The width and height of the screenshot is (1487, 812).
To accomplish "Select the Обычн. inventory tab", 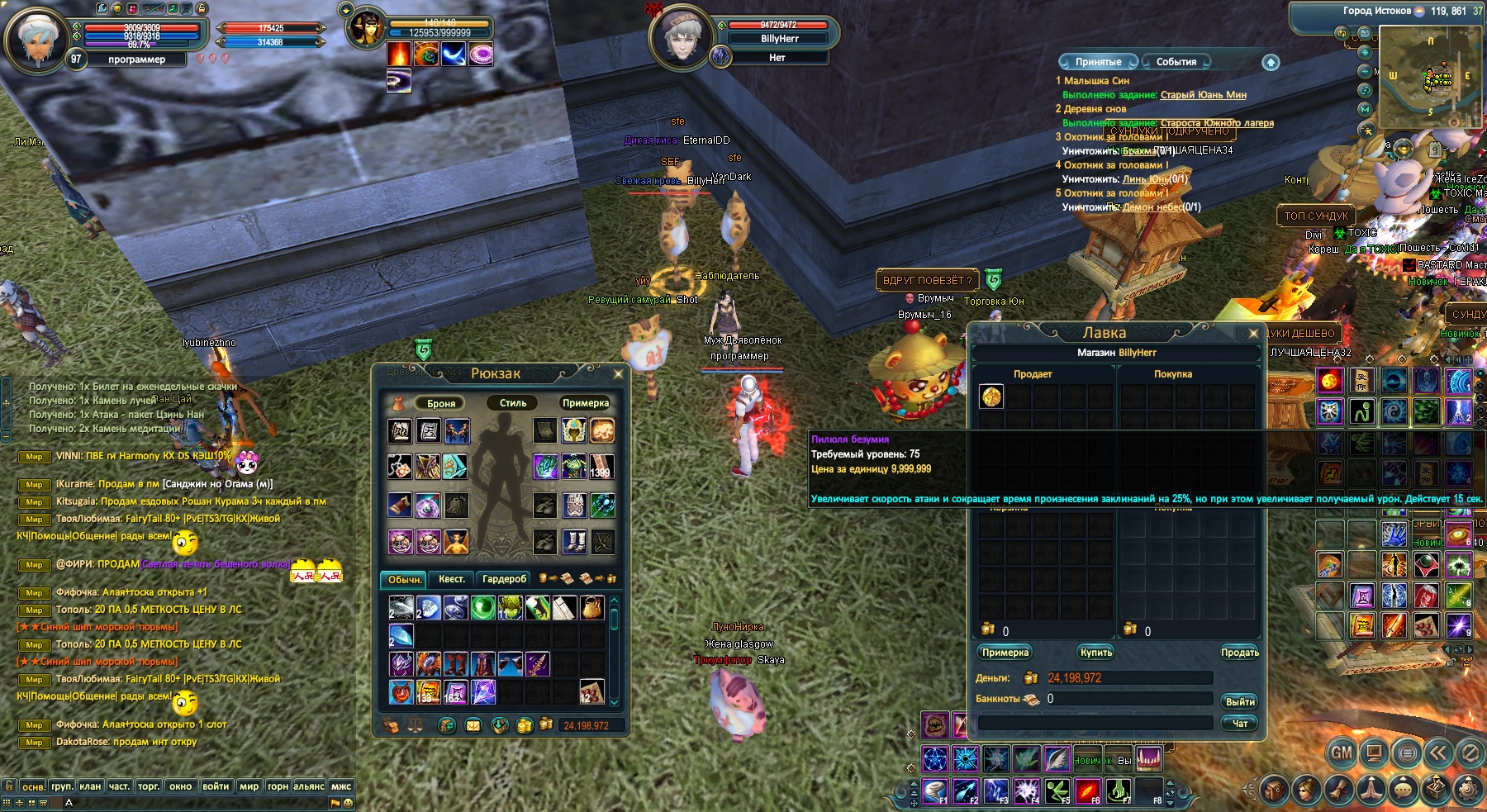I will click(x=404, y=579).
